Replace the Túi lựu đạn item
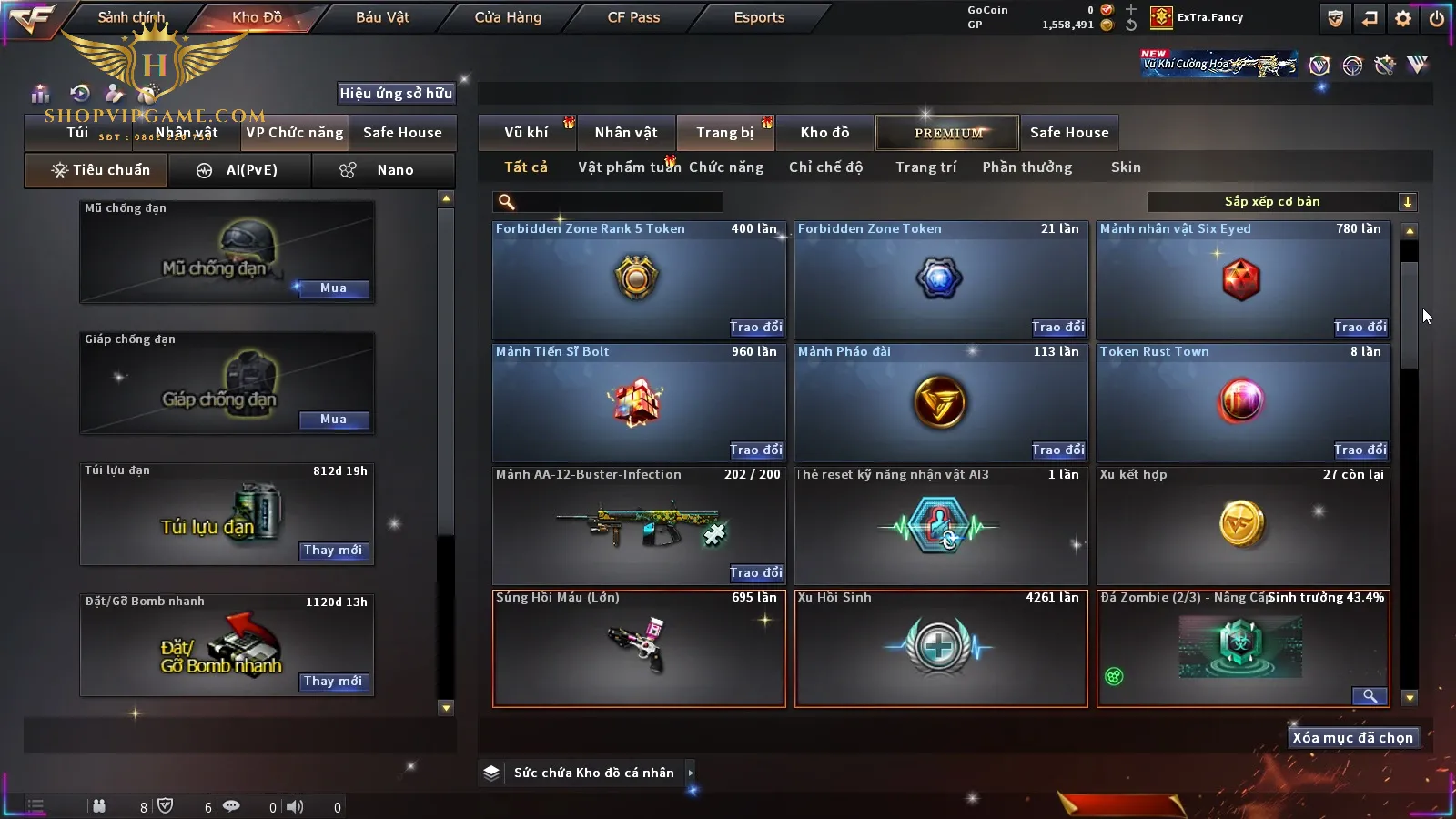 (333, 551)
